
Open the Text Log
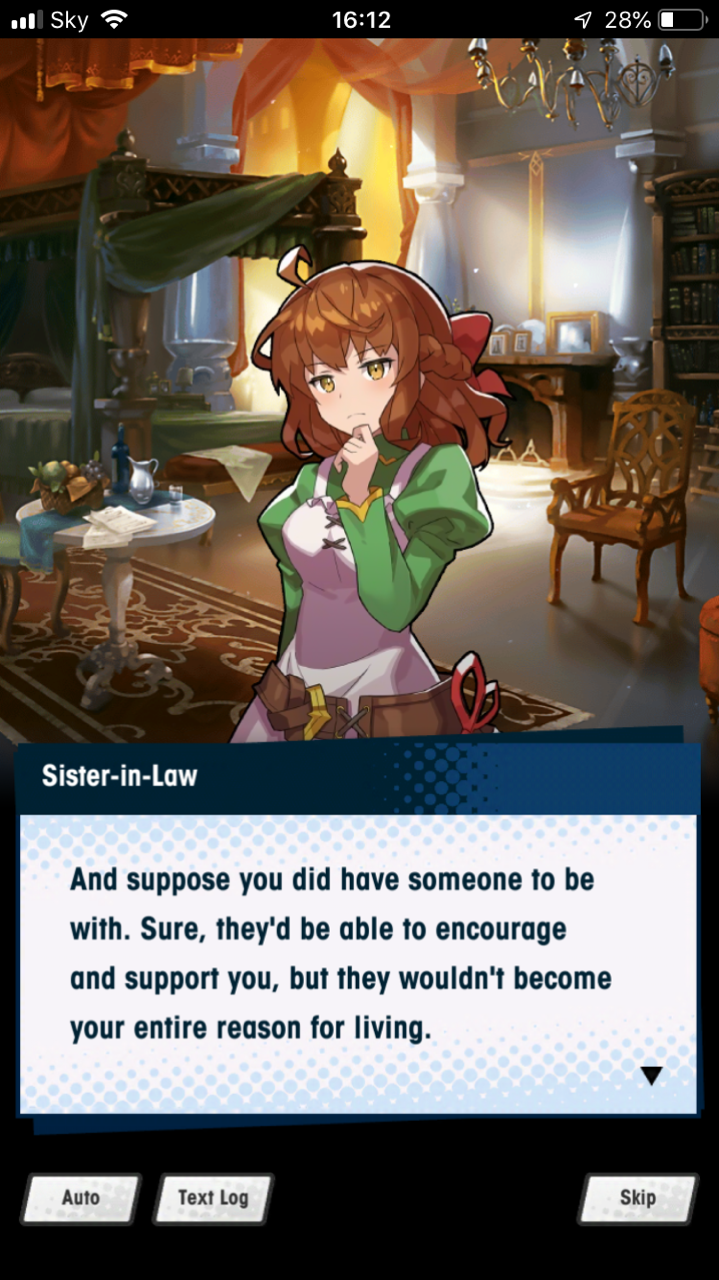tap(213, 1198)
